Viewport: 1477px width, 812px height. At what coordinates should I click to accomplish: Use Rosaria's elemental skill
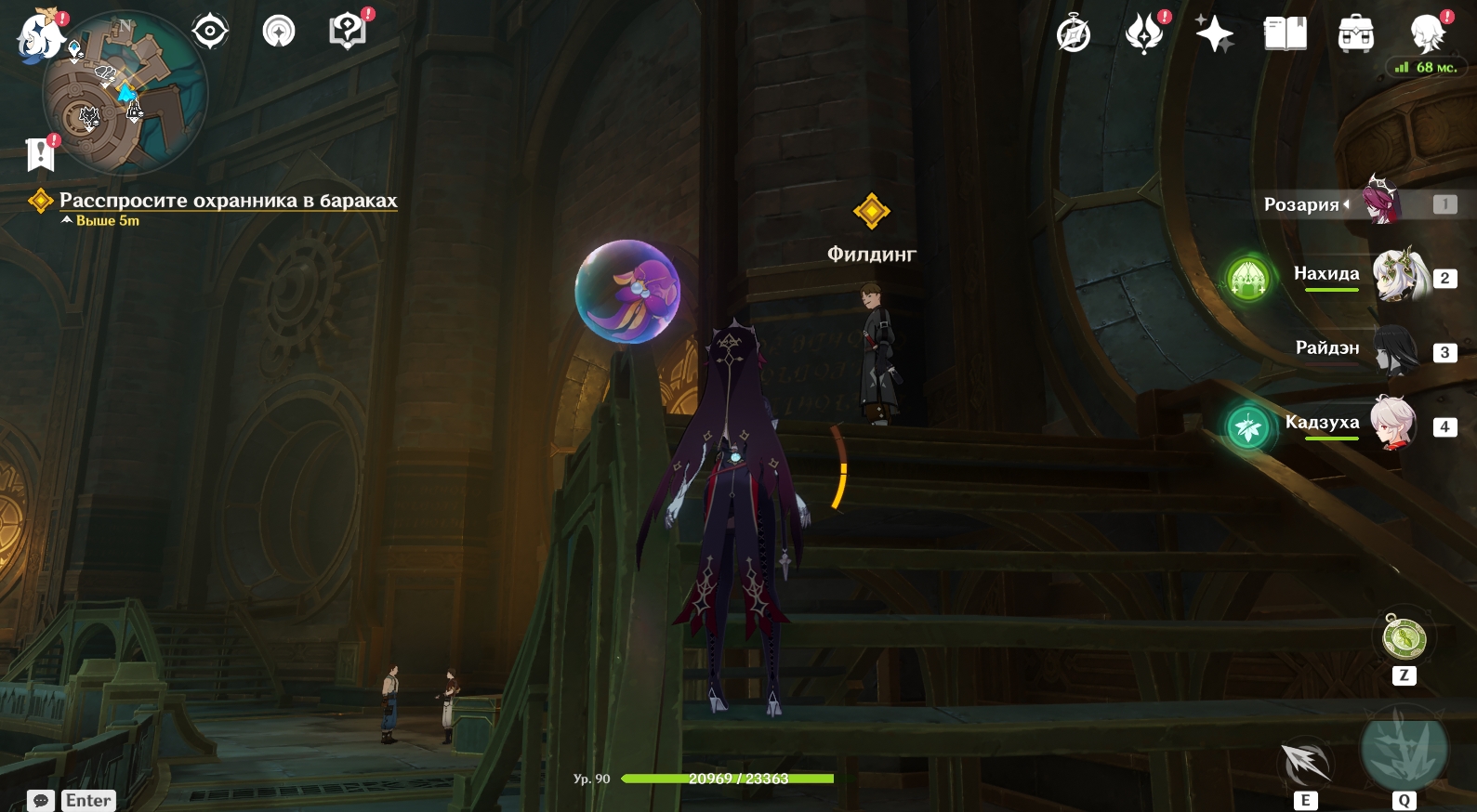(x=1305, y=766)
